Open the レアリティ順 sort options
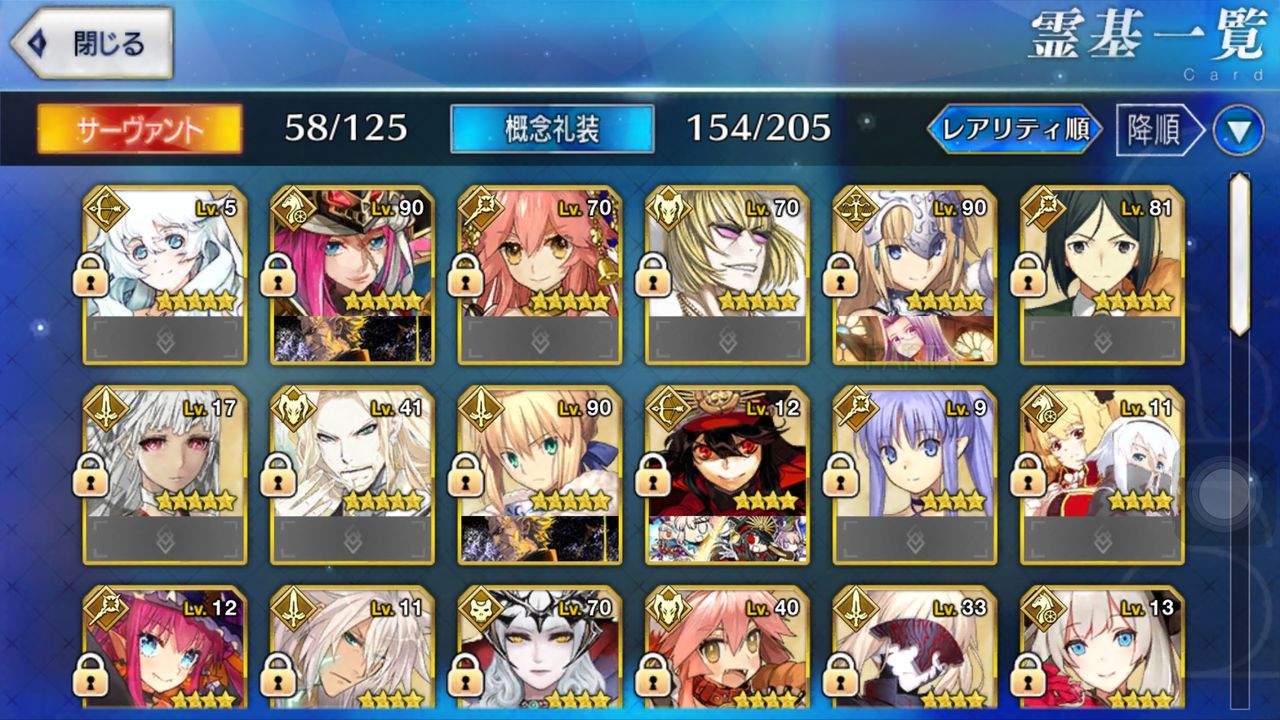1280x720 pixels. pyautogui.click(x=1014, y=130)
